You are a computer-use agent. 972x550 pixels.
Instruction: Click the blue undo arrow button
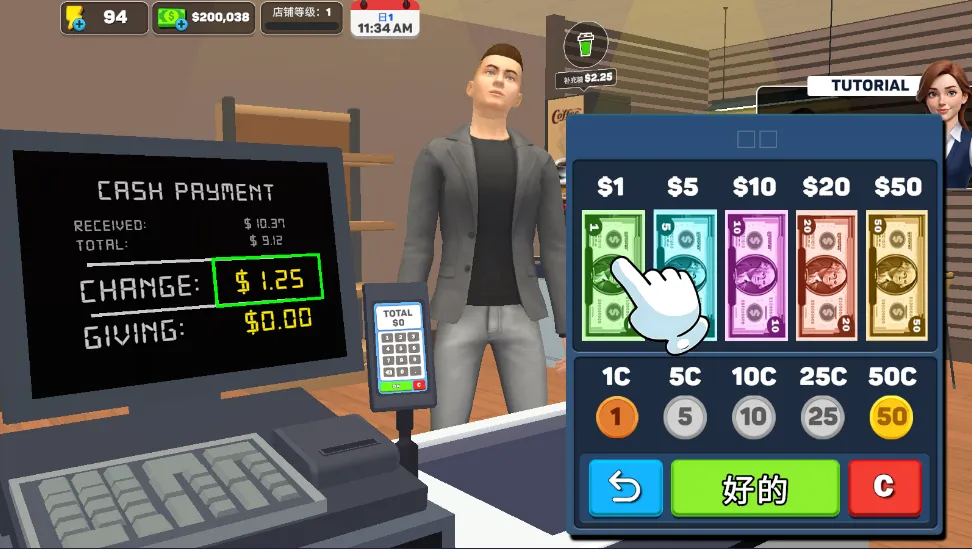[x=625, y=488]
